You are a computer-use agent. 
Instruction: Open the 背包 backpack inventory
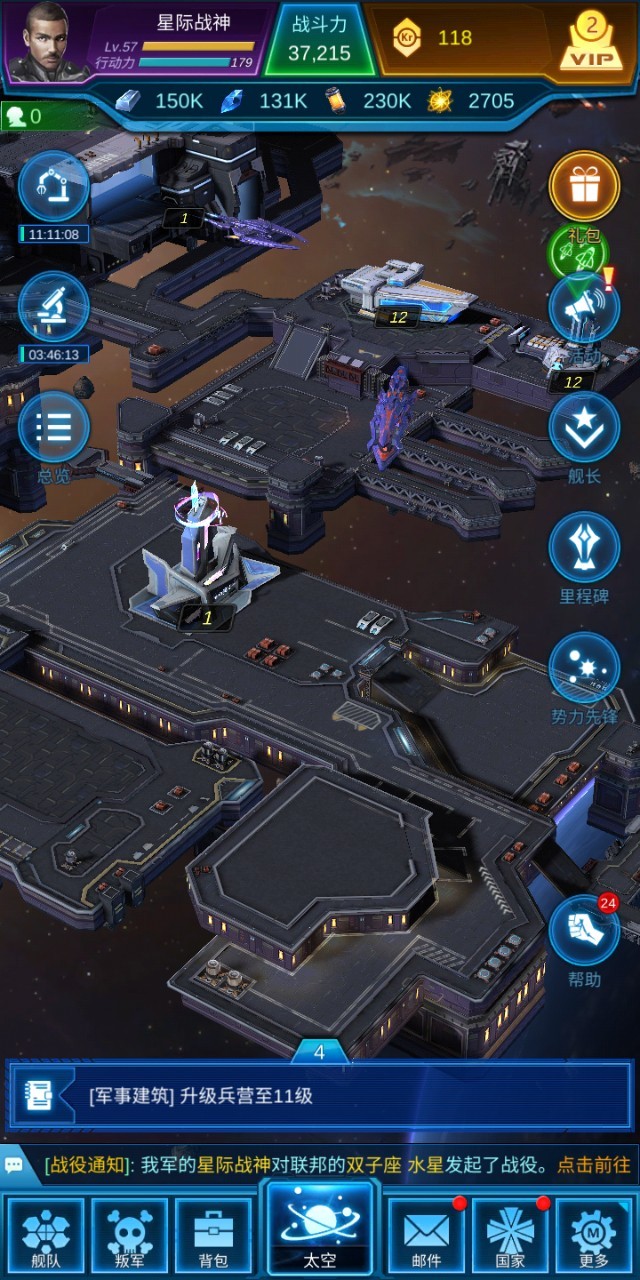[212, 1235]
